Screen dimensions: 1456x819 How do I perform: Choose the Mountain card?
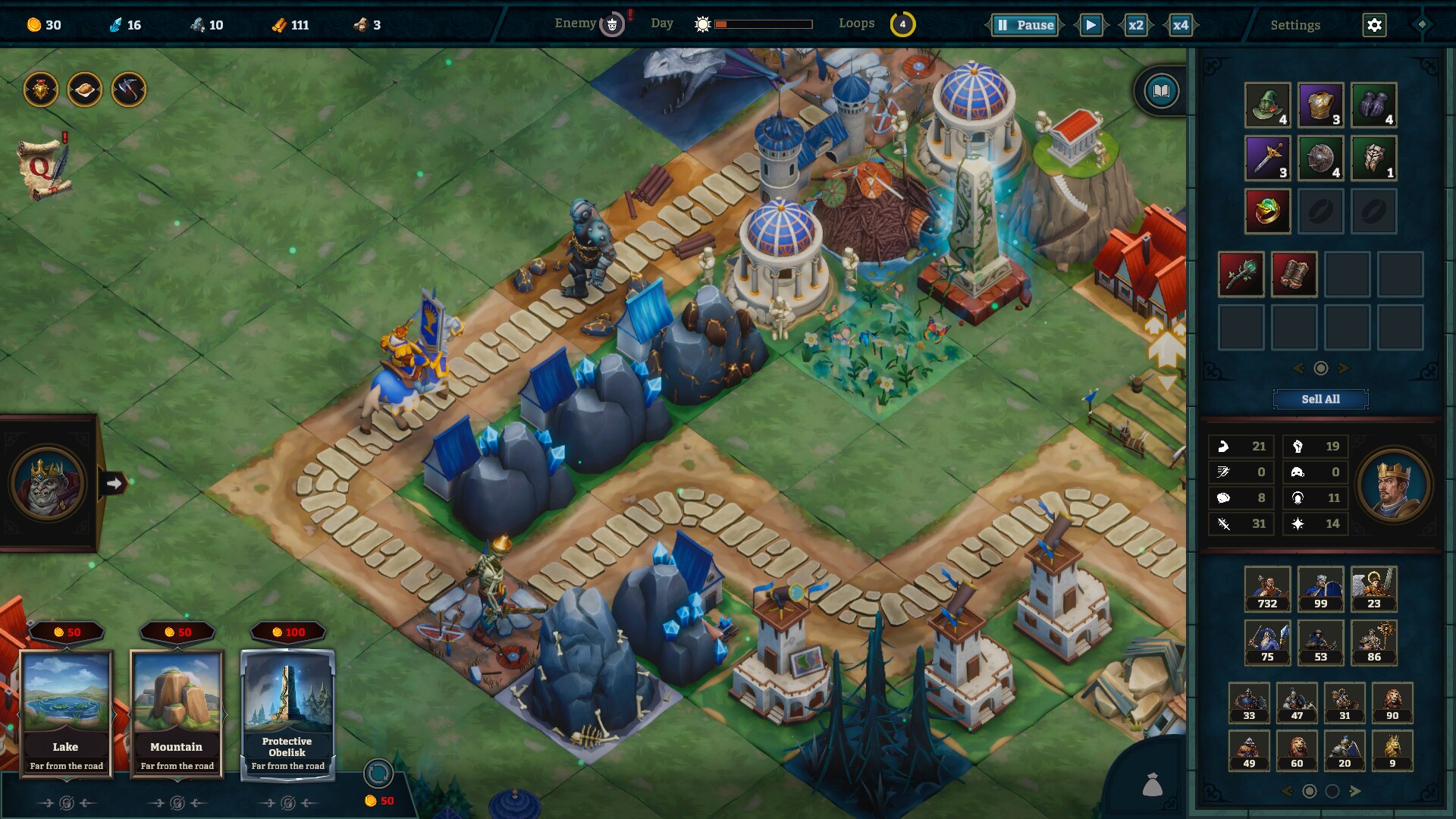tap(177, 713)
